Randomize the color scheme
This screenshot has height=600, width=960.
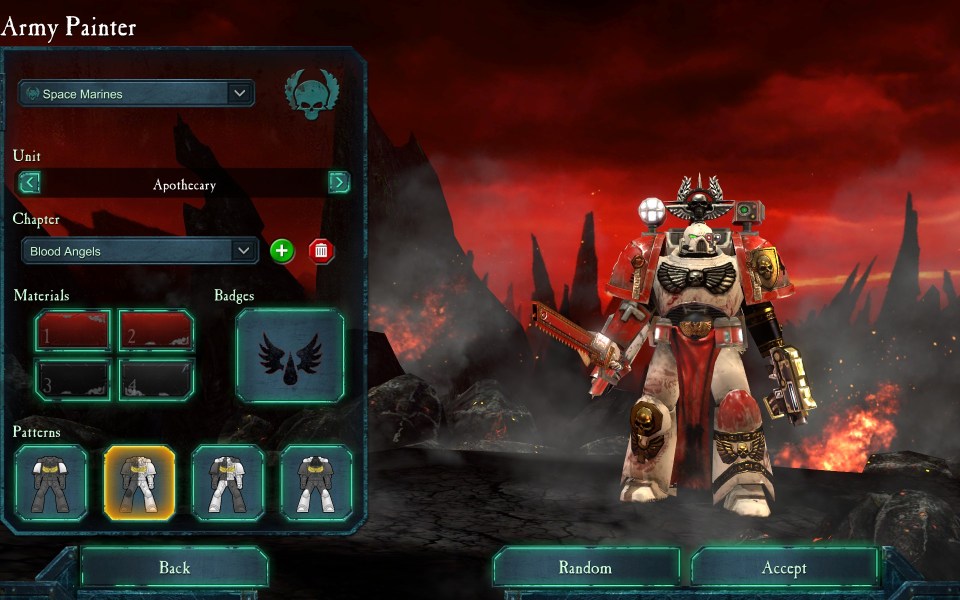(585, 568)
